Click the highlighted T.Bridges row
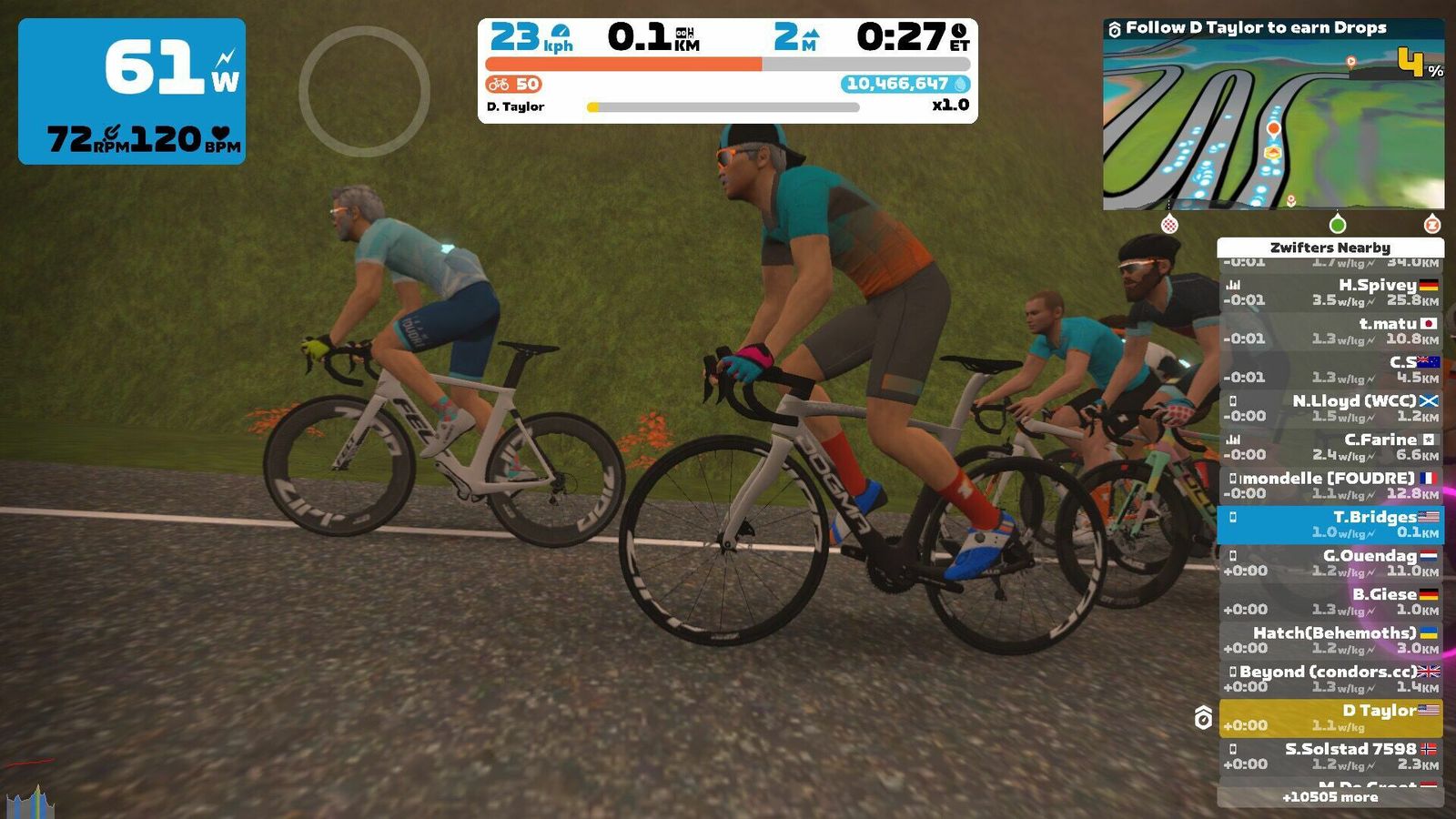The width and height of the screenshot is (1456, 819). (x=1330, y=524)
